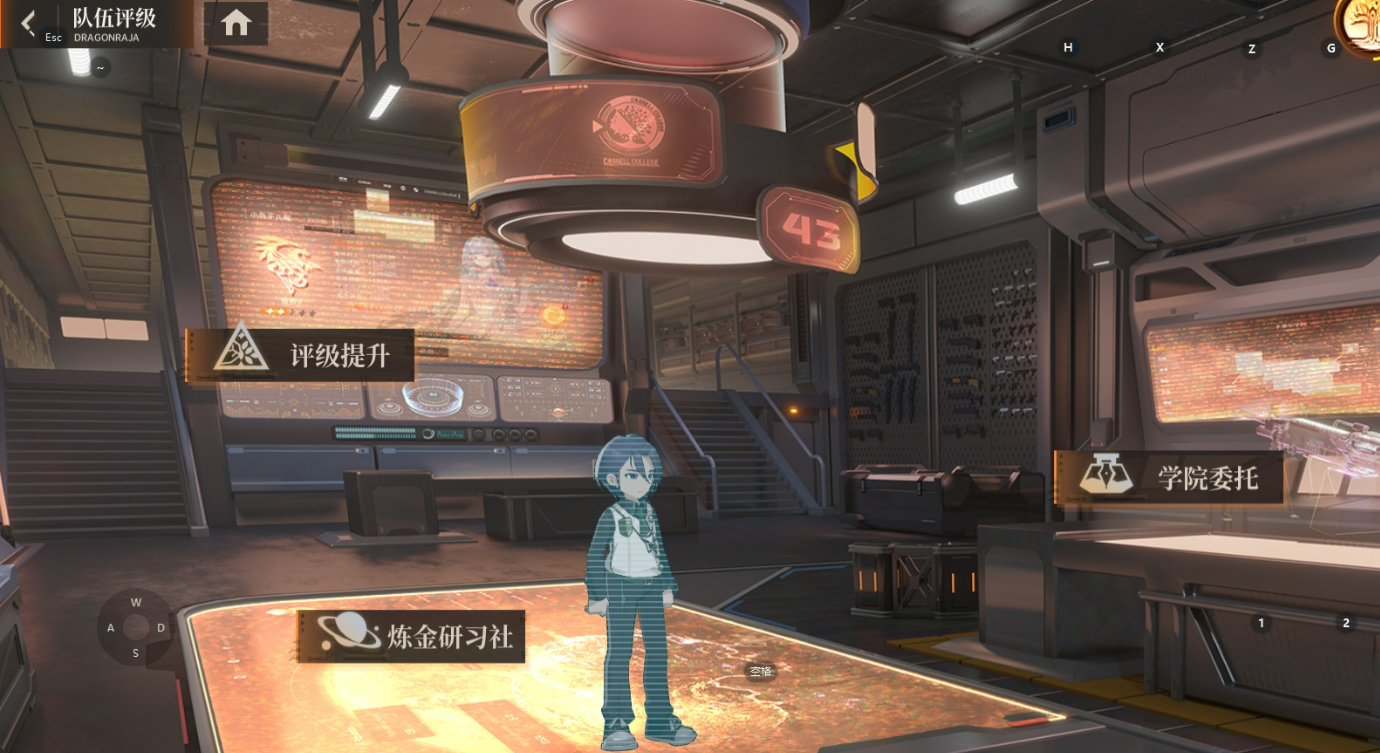Image resolution: width=1380 pixels, height=753 pixels.
Task: Open 评级提升 rating upgrade
Action: 301,355
